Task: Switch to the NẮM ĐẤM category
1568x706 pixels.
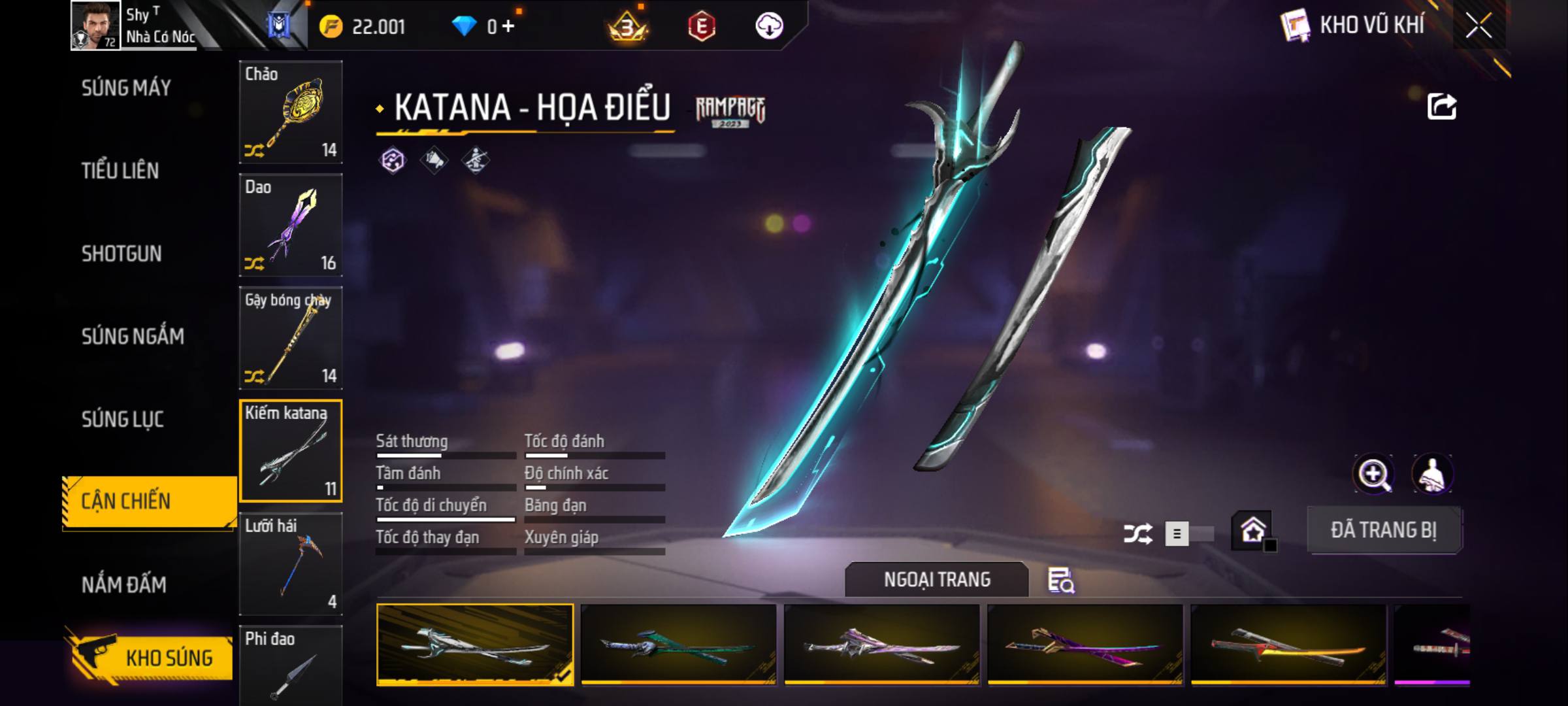Action: pyautogui.click(x=124, y=584)
